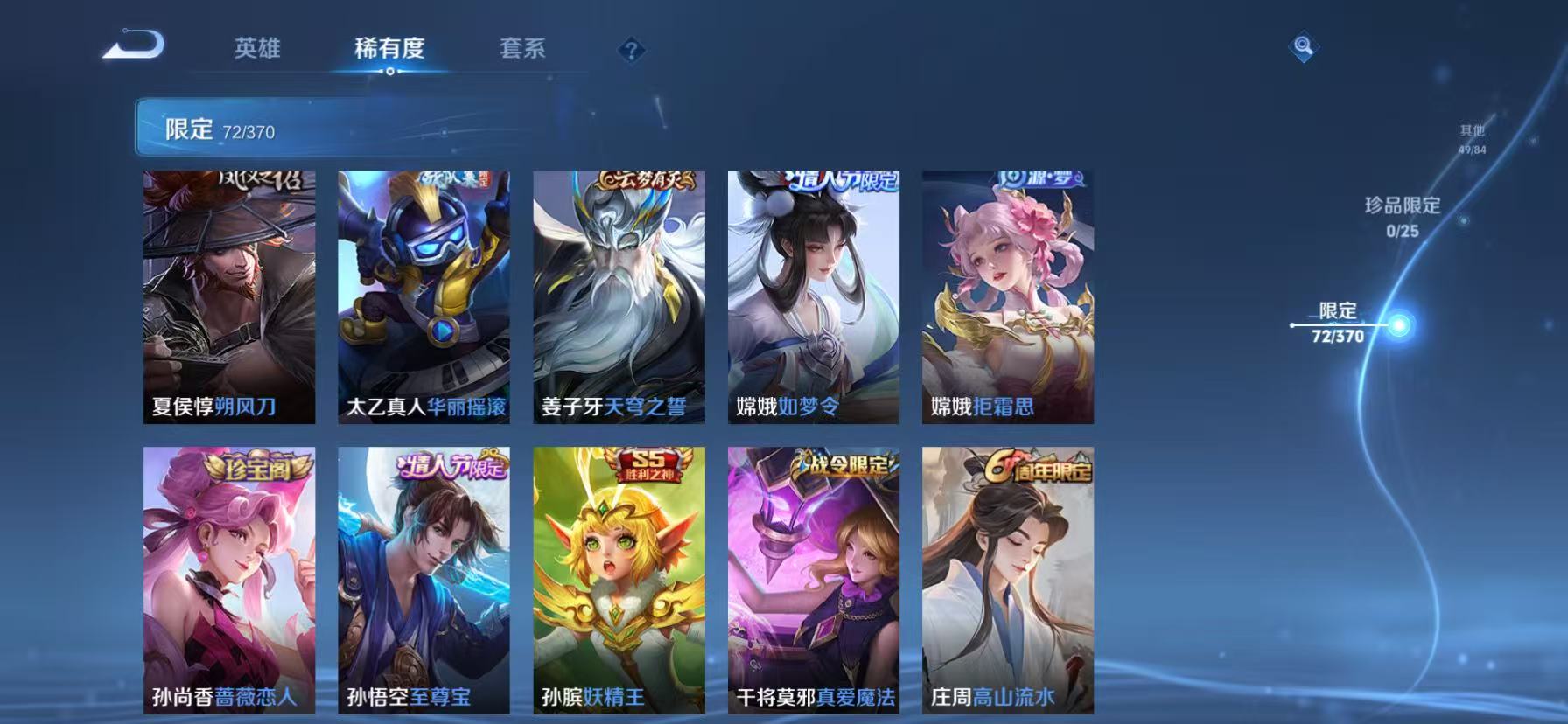The width and height of the screenshot is (1568, 724).
Task: Open the 套系 tab
Action: [x=521, y=50]
